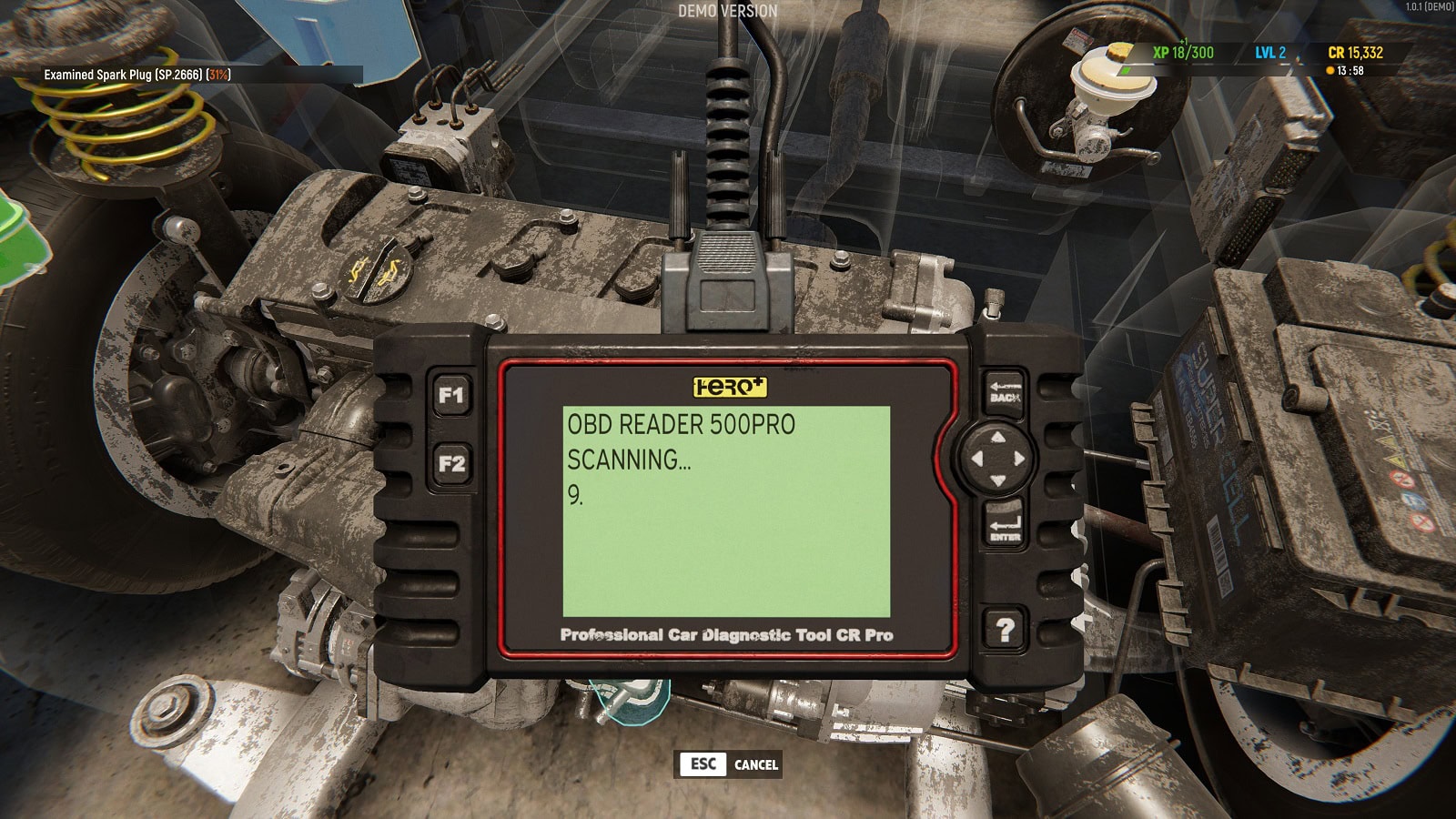Open help with the question mark button

pos(1005,630)
